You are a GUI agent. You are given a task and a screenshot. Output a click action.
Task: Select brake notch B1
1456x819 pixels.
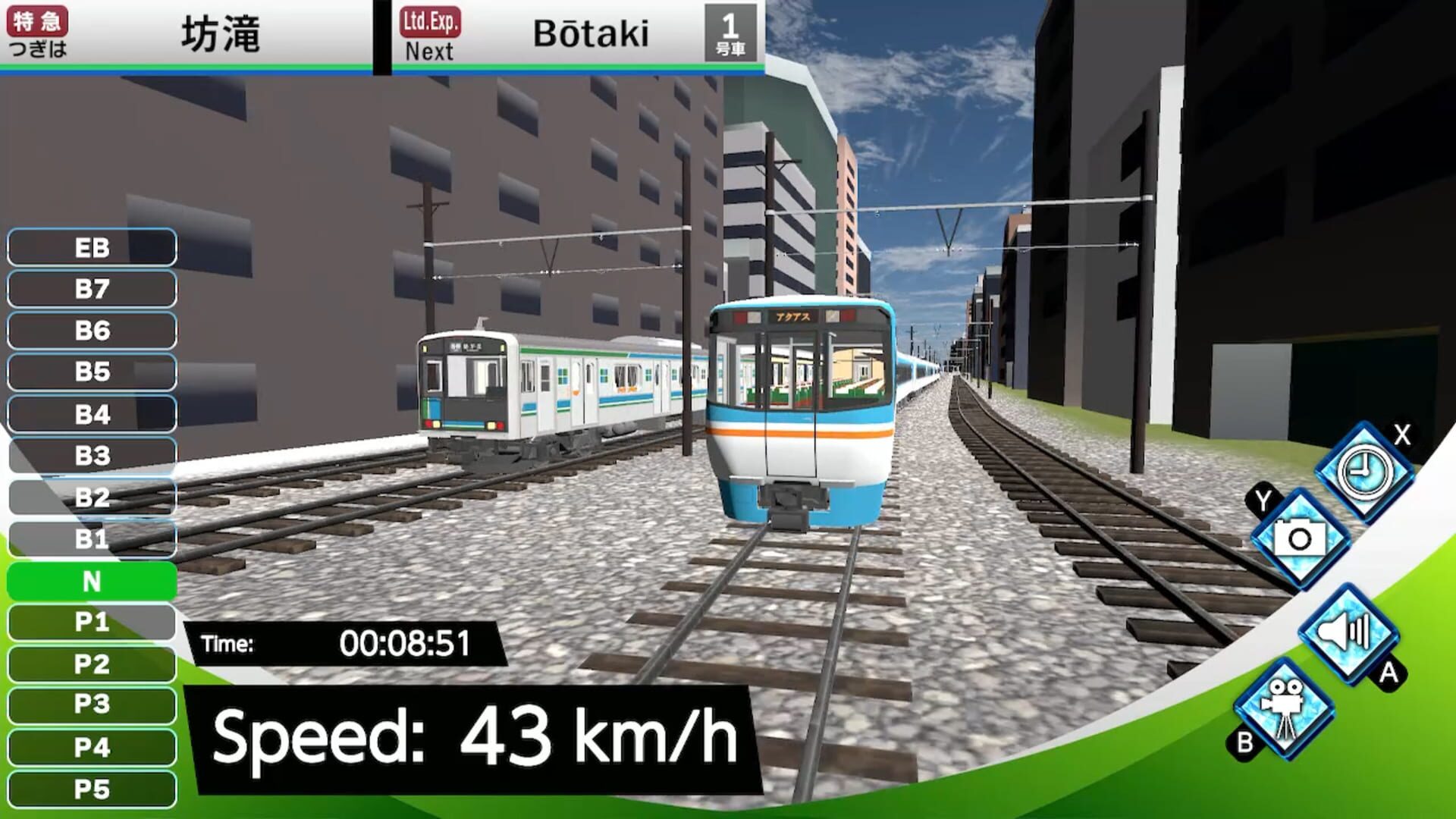coord(90,540)
